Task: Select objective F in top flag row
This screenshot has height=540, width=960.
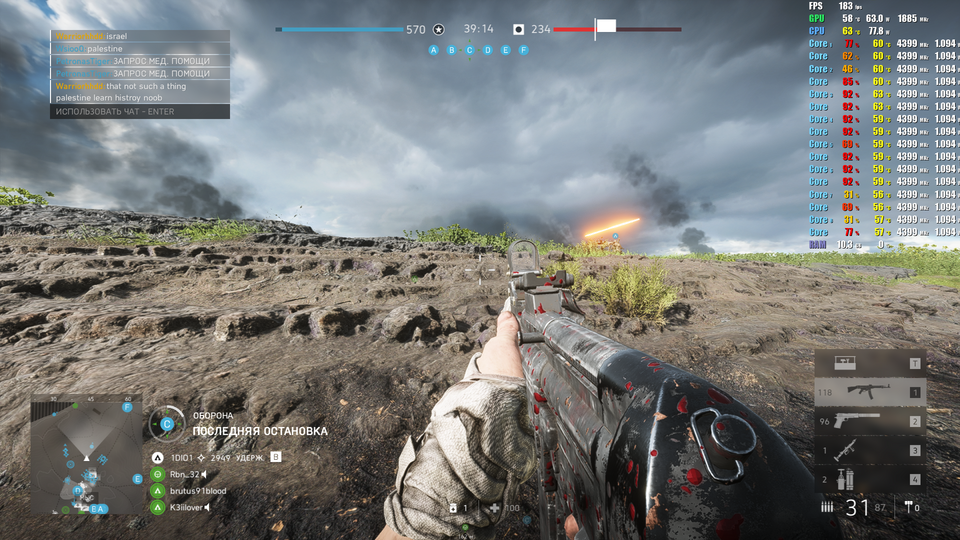Action: [523, 49]
